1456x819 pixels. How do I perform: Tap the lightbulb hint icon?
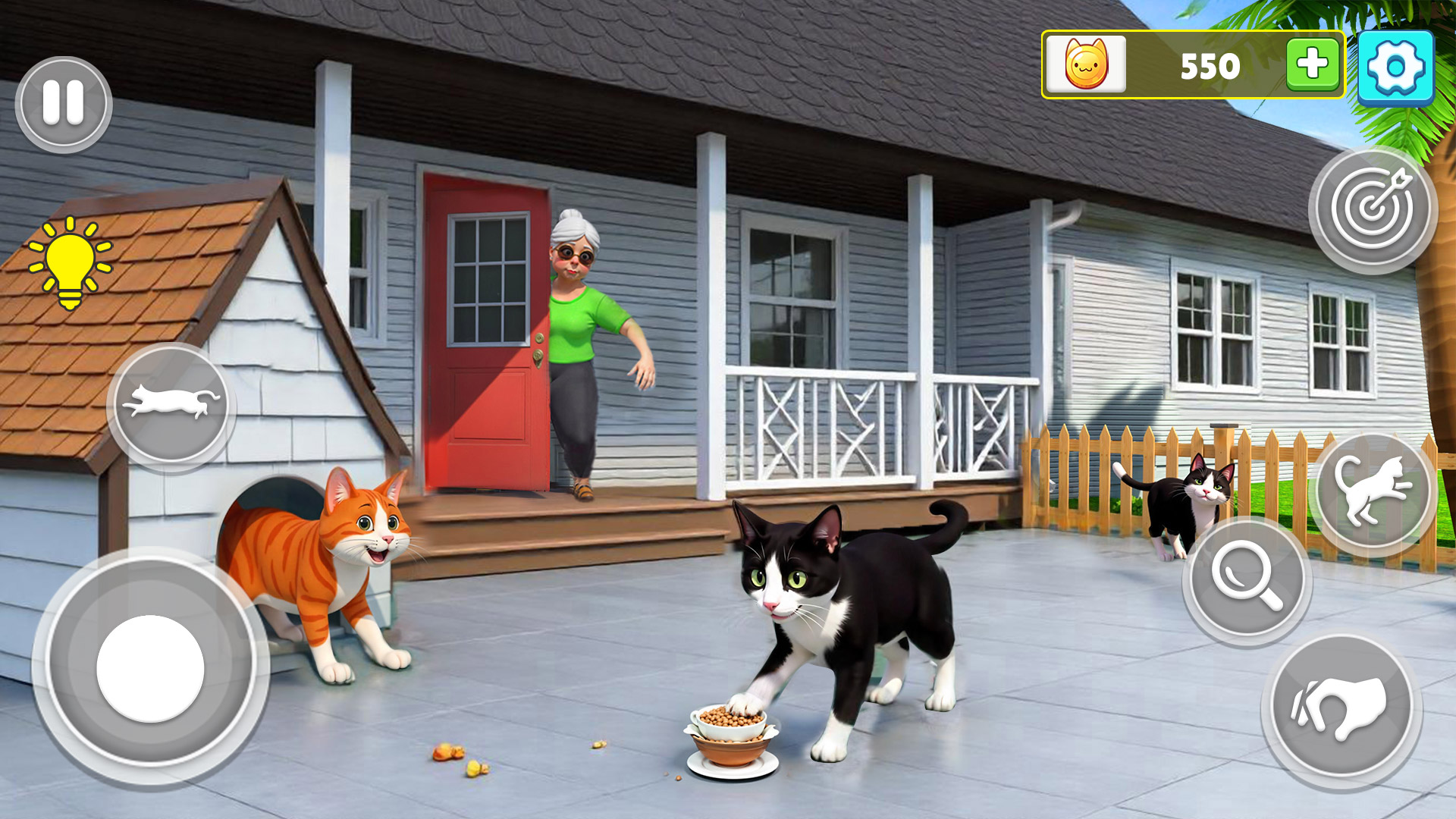(72, 262)
